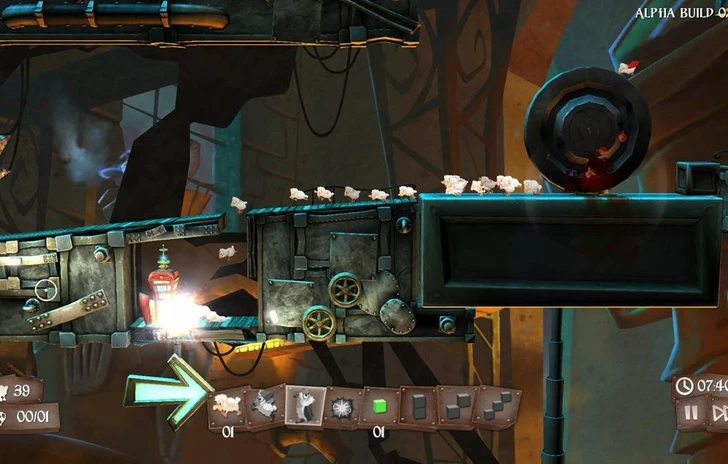Fast-forward the game speed
The width and height of the screenshot is (728, 464).
pyautogui.click(x=719, y=412)
